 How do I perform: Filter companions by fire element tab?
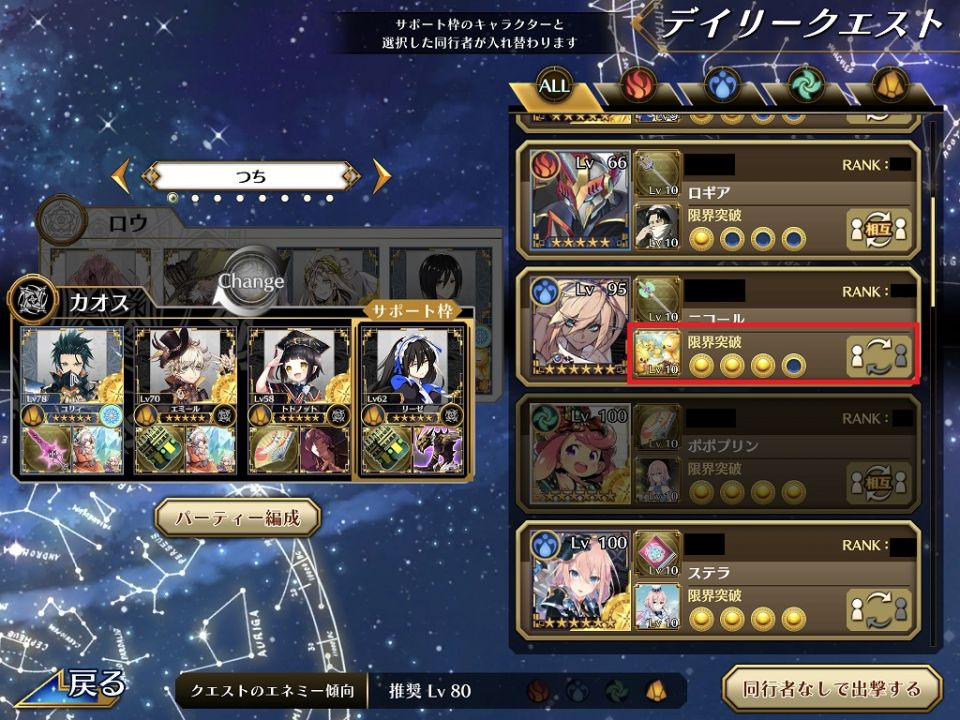(637, 86)
